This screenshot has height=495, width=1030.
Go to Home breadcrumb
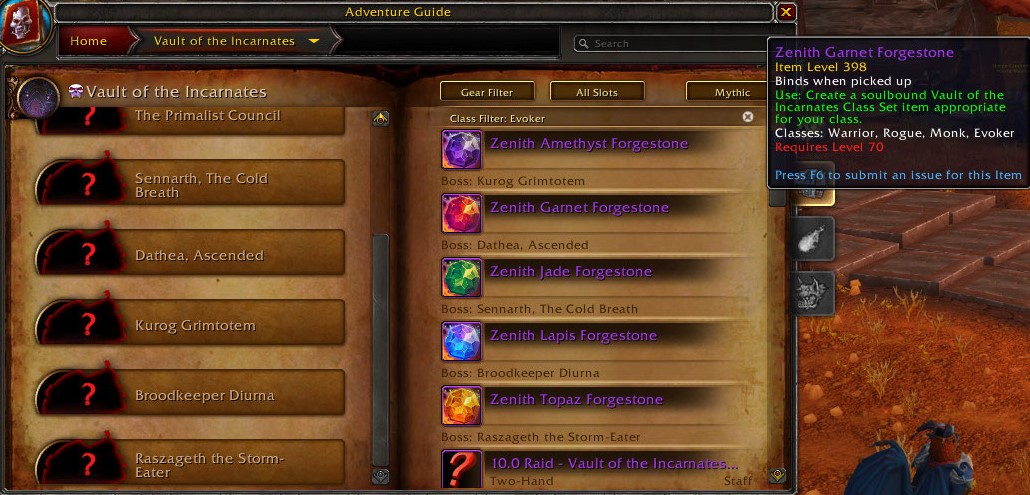[89, 41]
